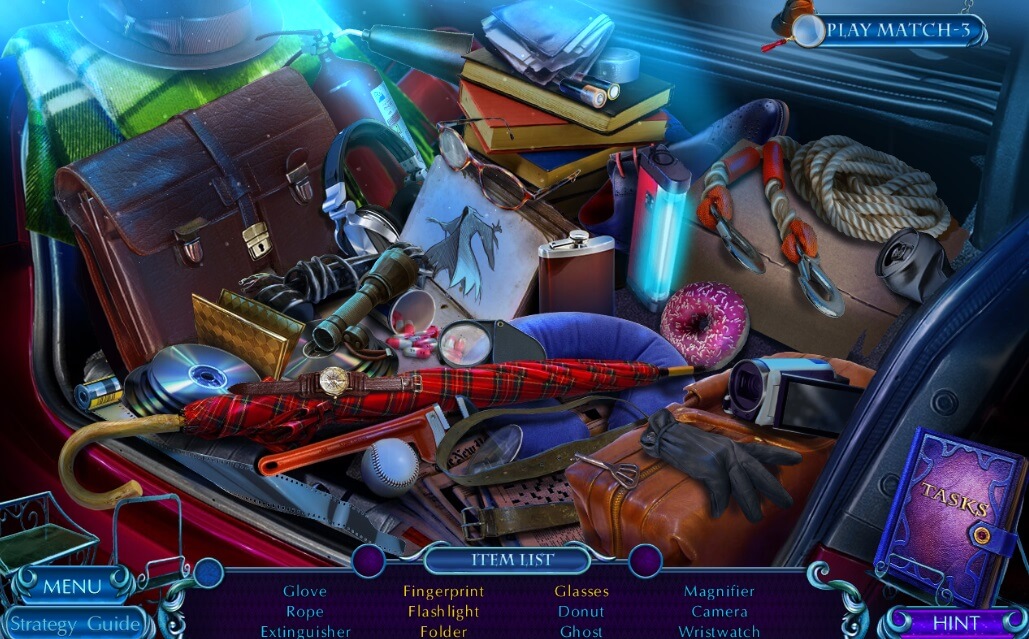1029x639 pixels.
Task: Use the HINT button
Action: tap(956, 622)
